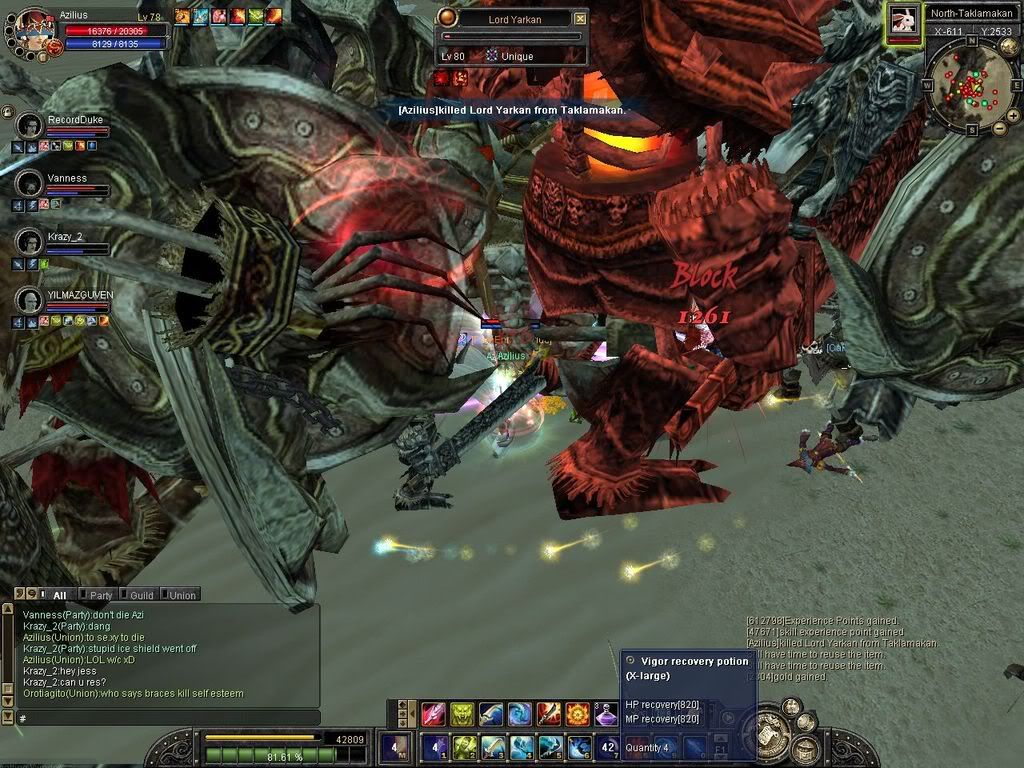Activate the orange sun burst skill
Image resolution: width=1024 pixels, height=768 pixels.
(x=578, y=714)
